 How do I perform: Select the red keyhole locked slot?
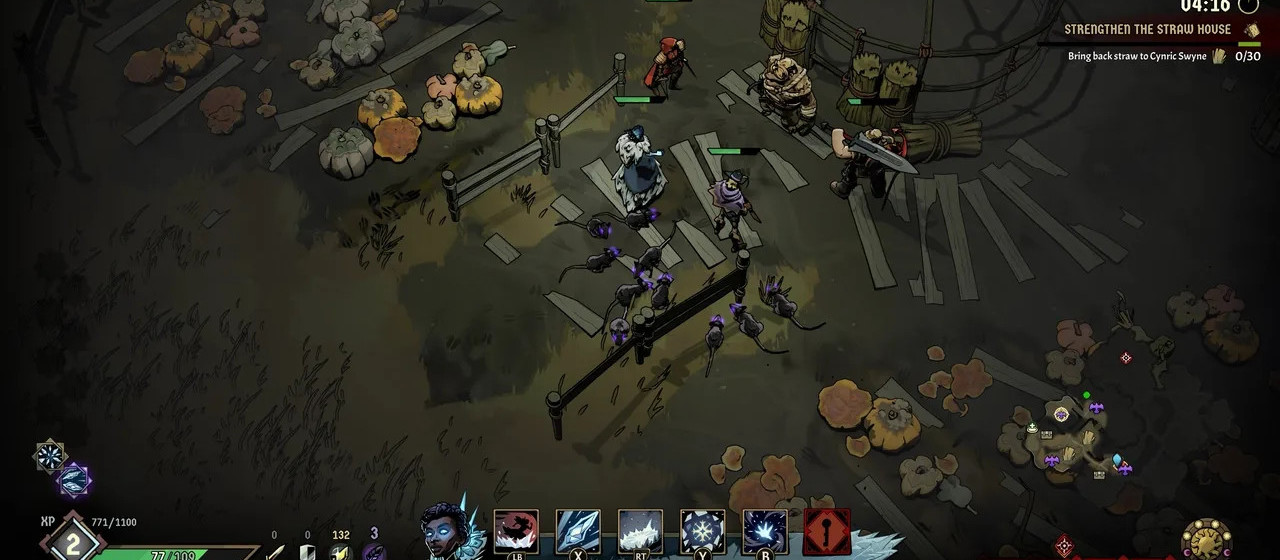(827, 531)
